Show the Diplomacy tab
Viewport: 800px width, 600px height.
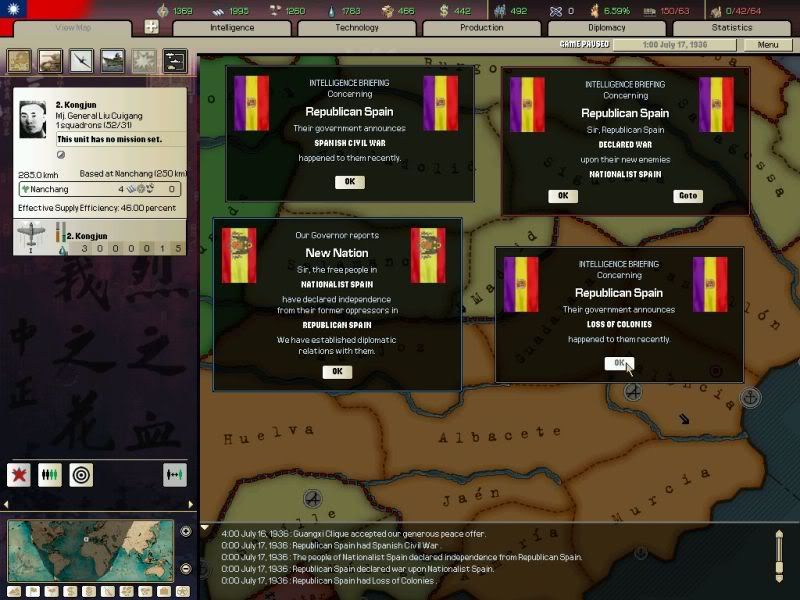click(607, 28)
